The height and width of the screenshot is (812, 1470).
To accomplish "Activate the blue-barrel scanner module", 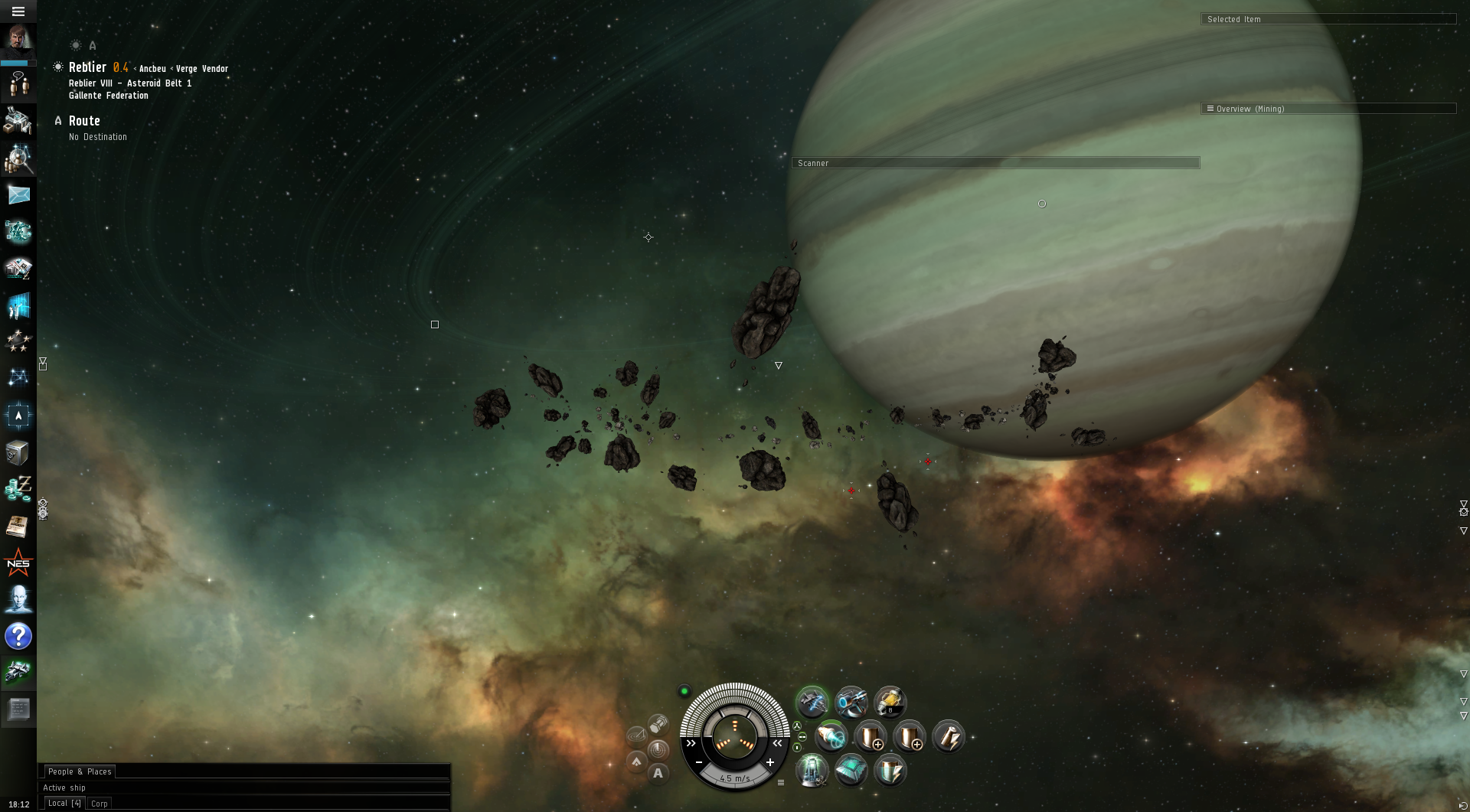I will (x=851, y=702).
